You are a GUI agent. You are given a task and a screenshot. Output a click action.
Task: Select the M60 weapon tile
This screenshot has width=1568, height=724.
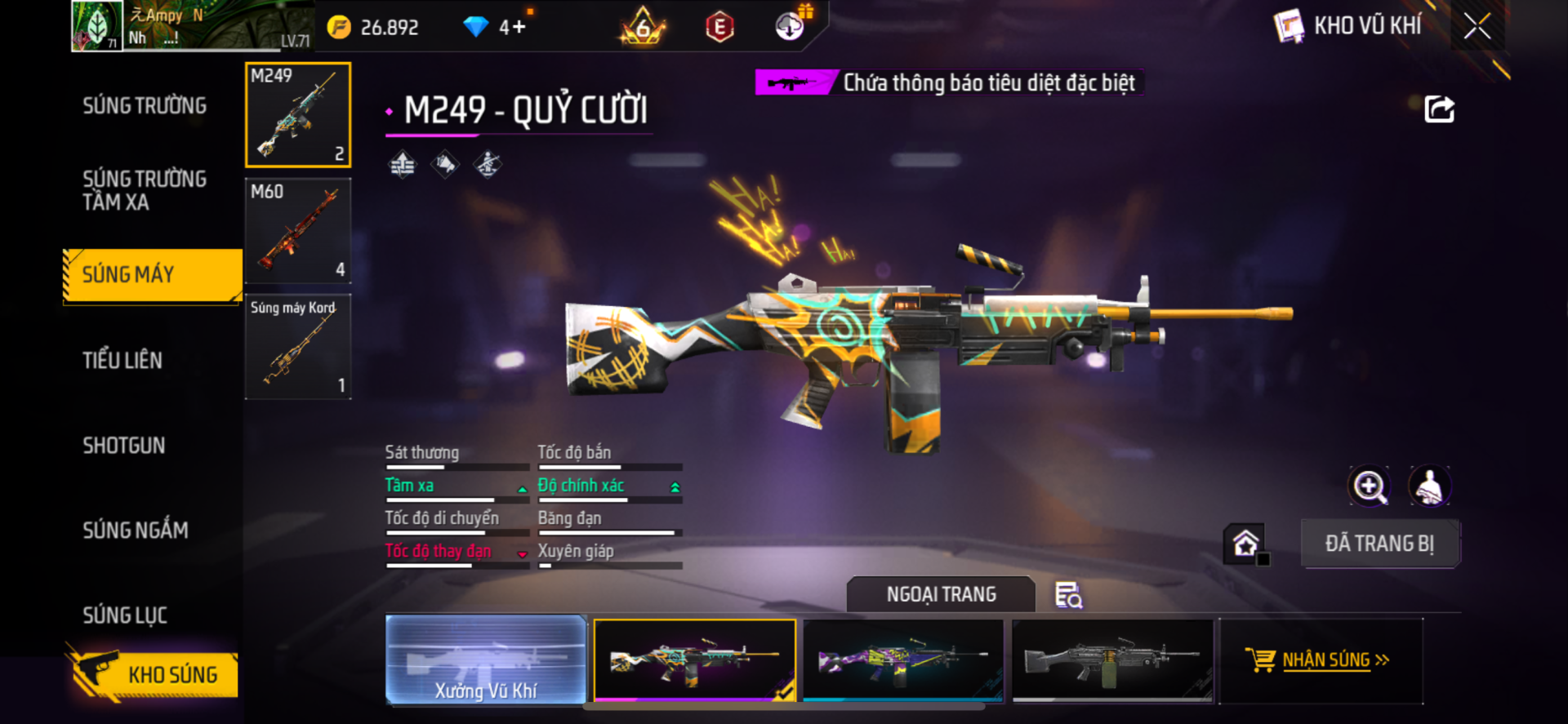(x=298, y=231)
